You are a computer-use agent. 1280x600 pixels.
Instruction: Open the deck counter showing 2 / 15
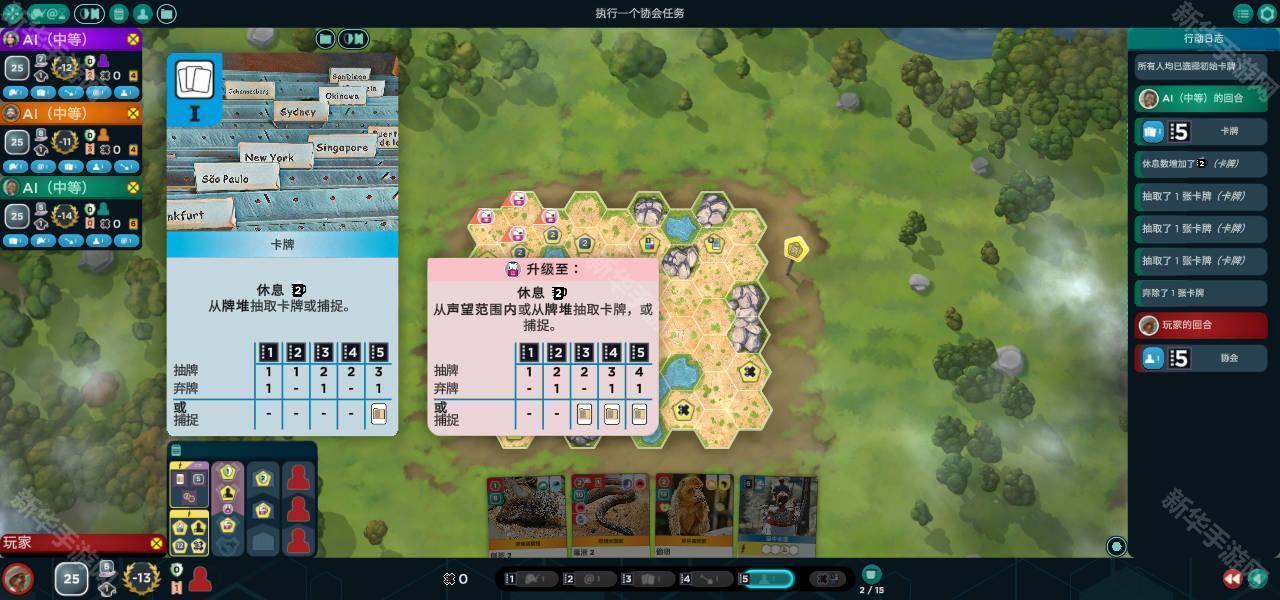(x=872, y=578)
